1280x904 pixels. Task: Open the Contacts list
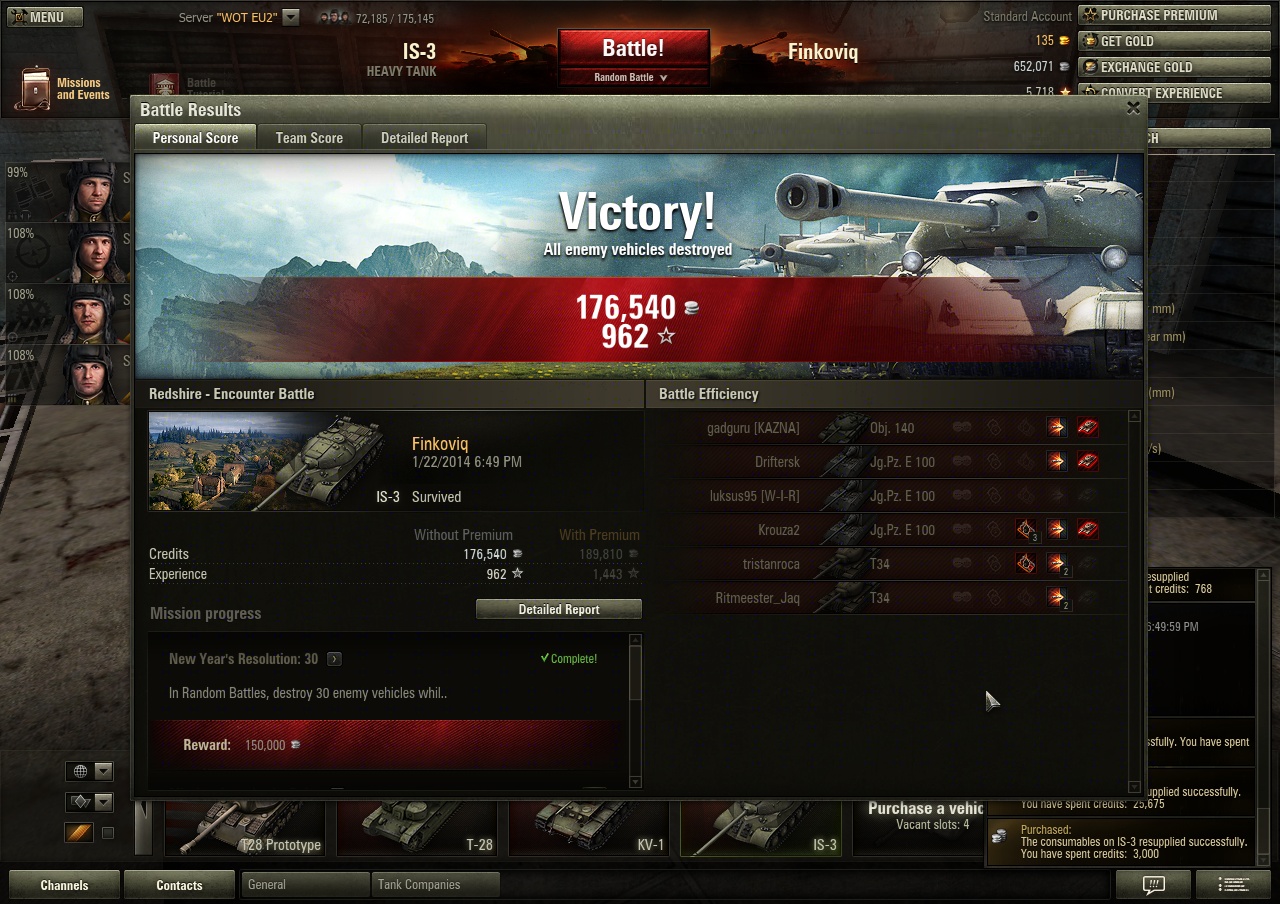coord(179,885)
